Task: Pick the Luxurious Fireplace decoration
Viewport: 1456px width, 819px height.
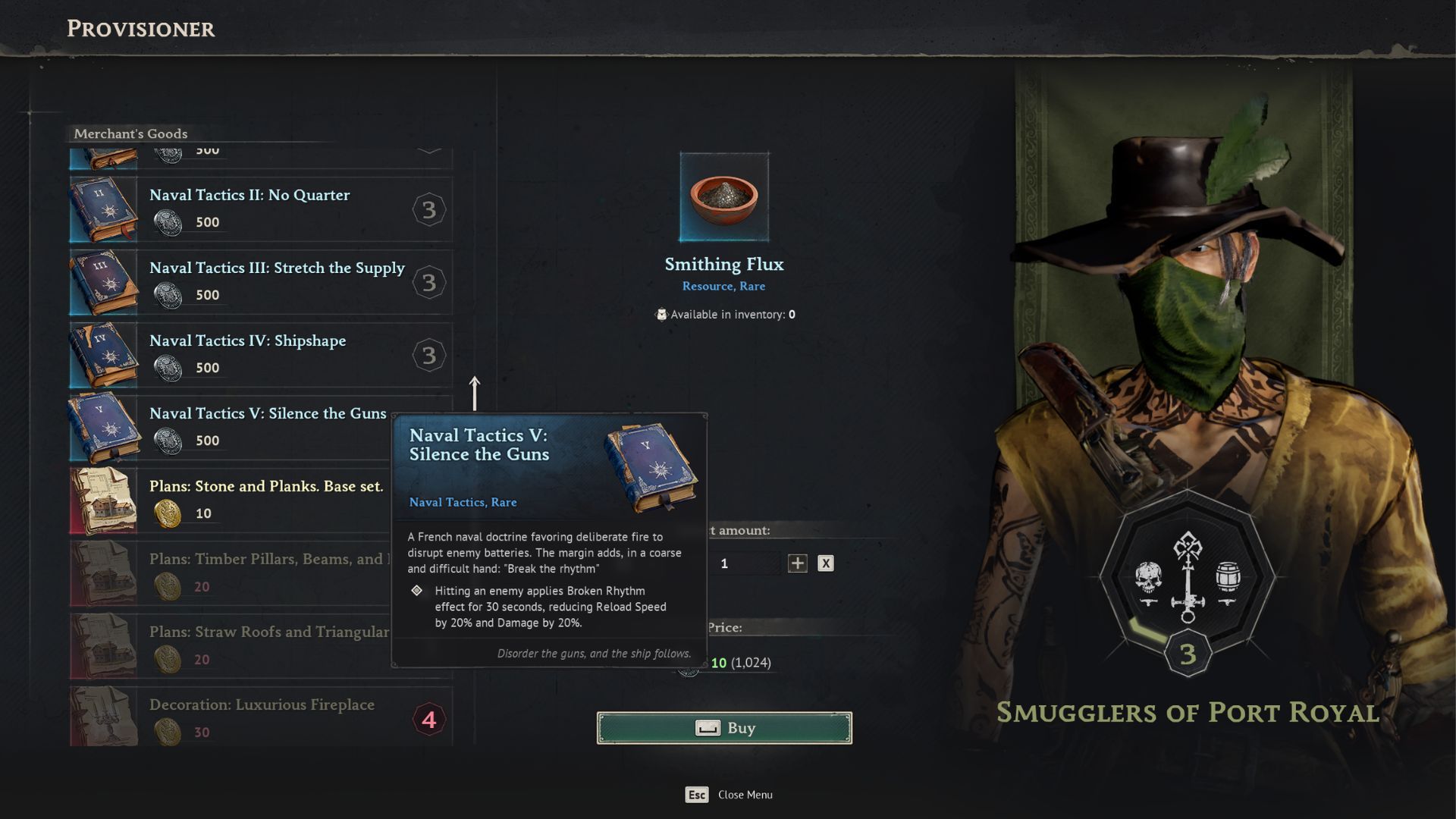Action: pyautogui.click(x=260, y=717)
